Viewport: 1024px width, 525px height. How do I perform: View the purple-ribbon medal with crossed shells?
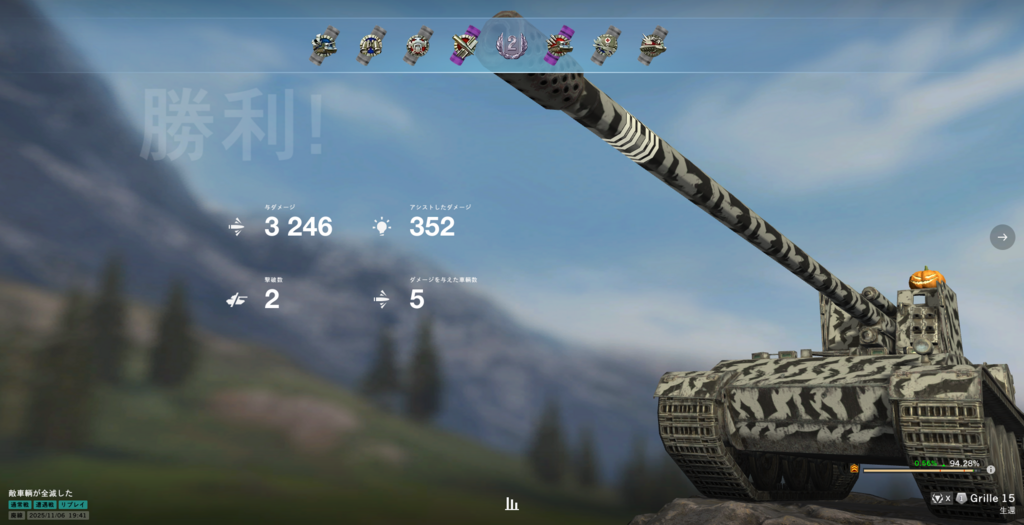point(463,45)
